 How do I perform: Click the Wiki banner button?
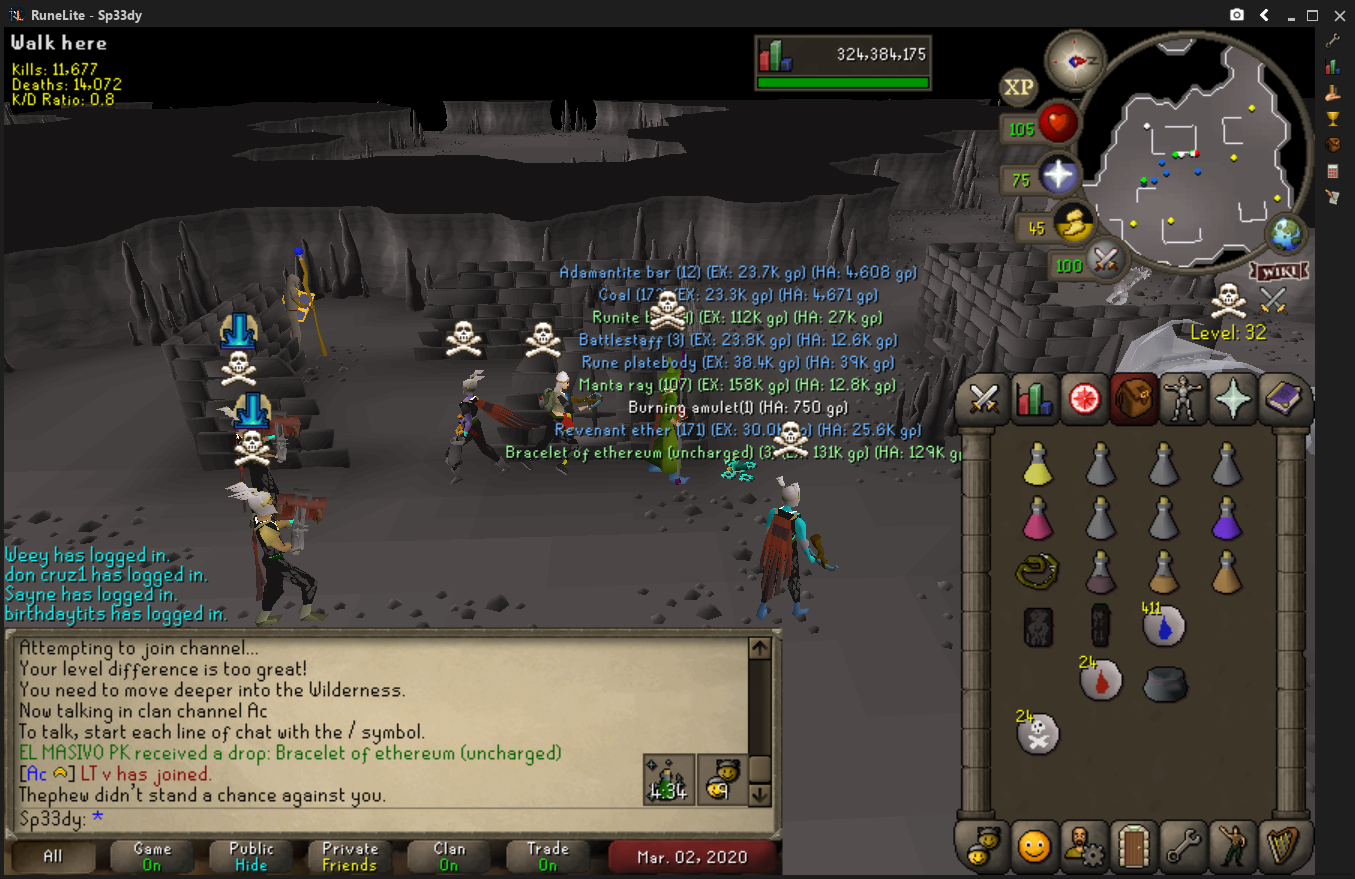(x=1278, y=271)
